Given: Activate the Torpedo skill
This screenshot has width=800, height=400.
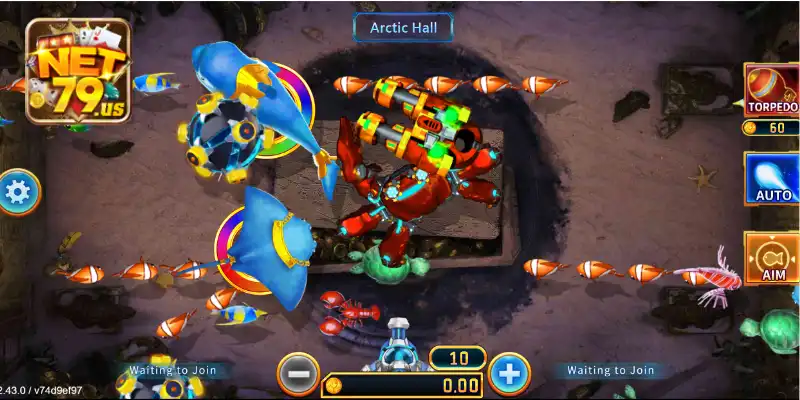Looking at the screenshot, I should [773, 87].
